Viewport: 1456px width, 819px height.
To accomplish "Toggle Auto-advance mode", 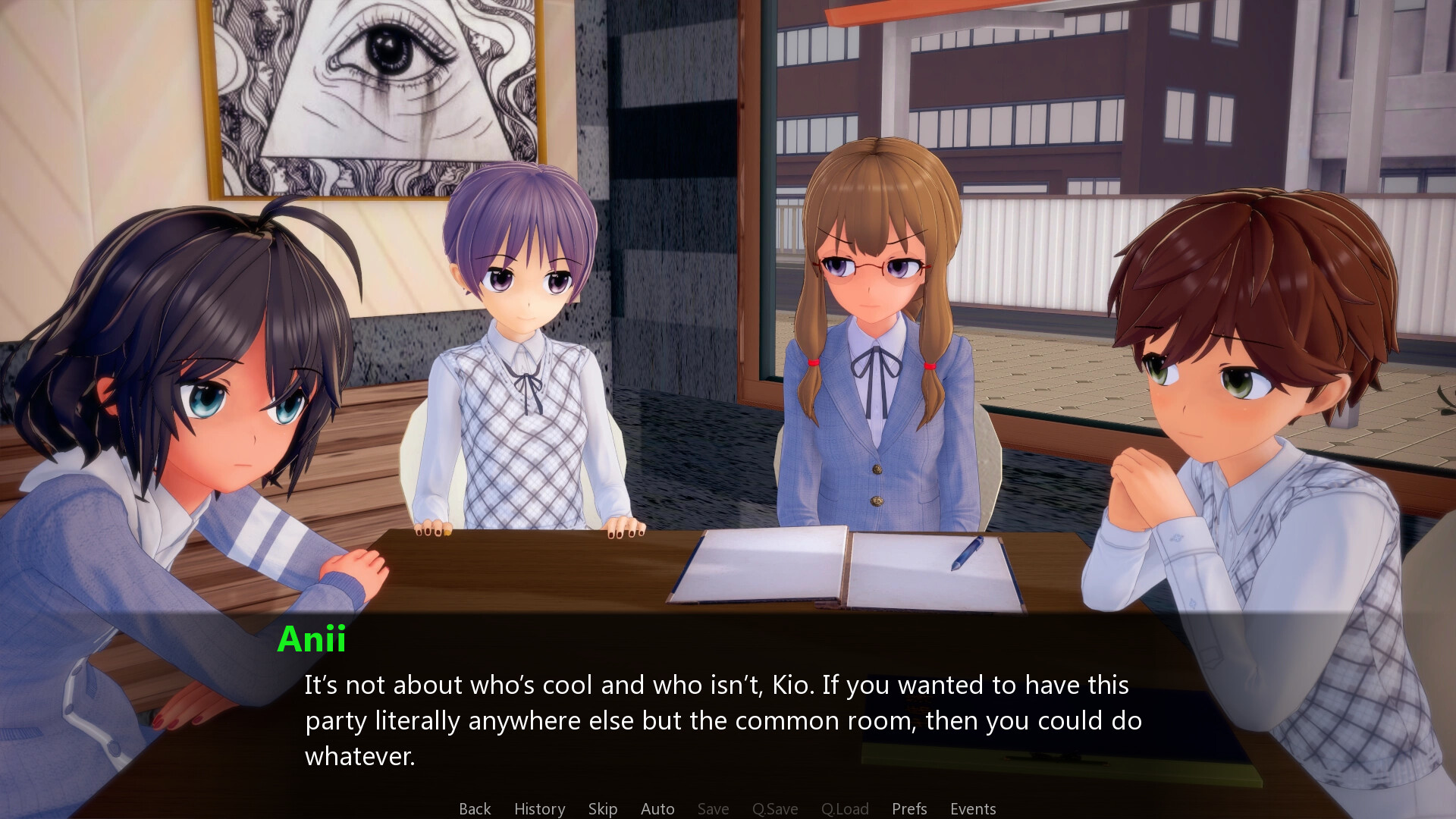I will point(657,808).
